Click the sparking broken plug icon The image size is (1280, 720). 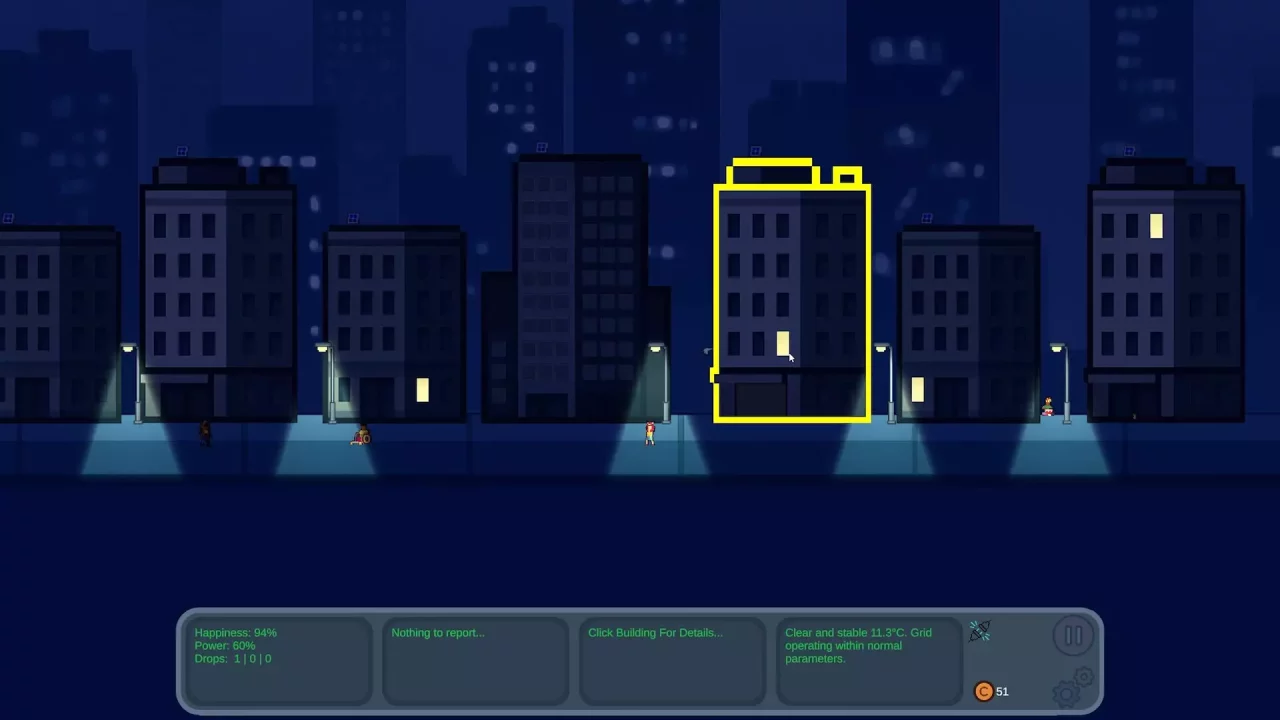(979, 631)
